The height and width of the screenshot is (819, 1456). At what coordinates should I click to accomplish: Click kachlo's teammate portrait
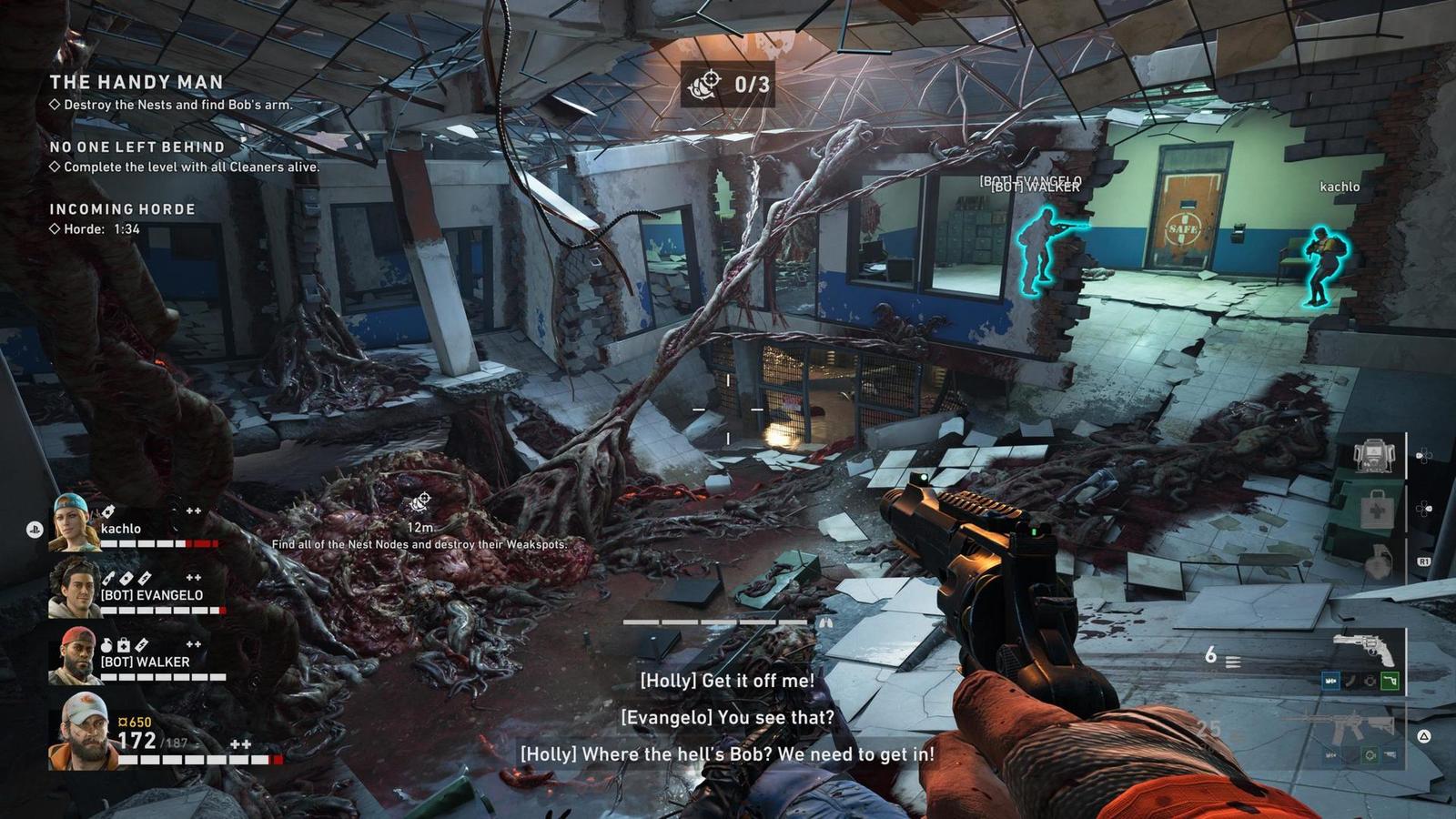(74, 523)
